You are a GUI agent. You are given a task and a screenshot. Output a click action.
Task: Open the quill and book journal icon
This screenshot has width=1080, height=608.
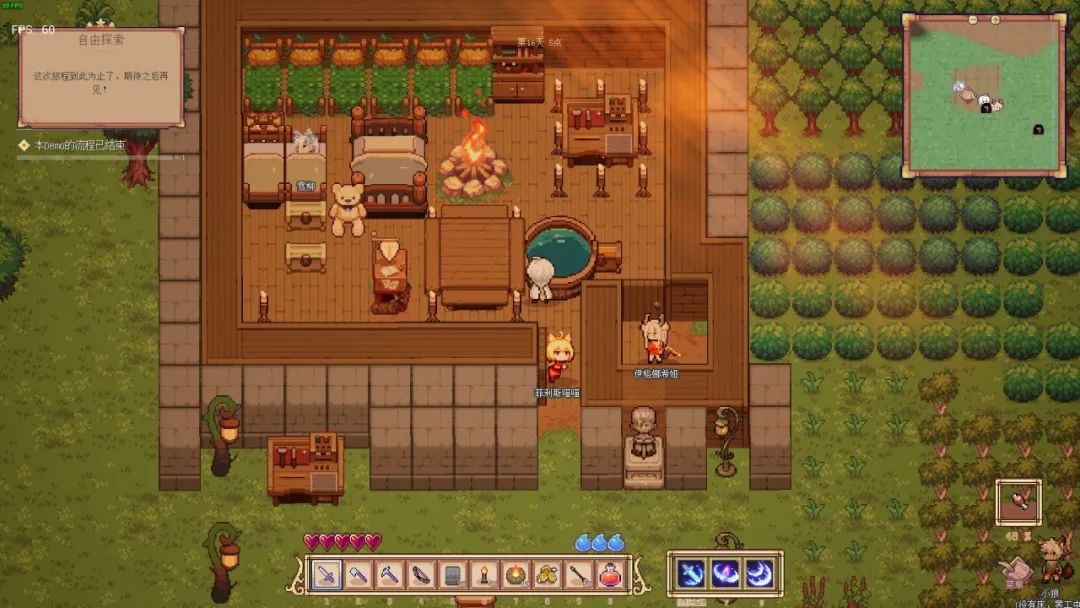[1014, 571]
